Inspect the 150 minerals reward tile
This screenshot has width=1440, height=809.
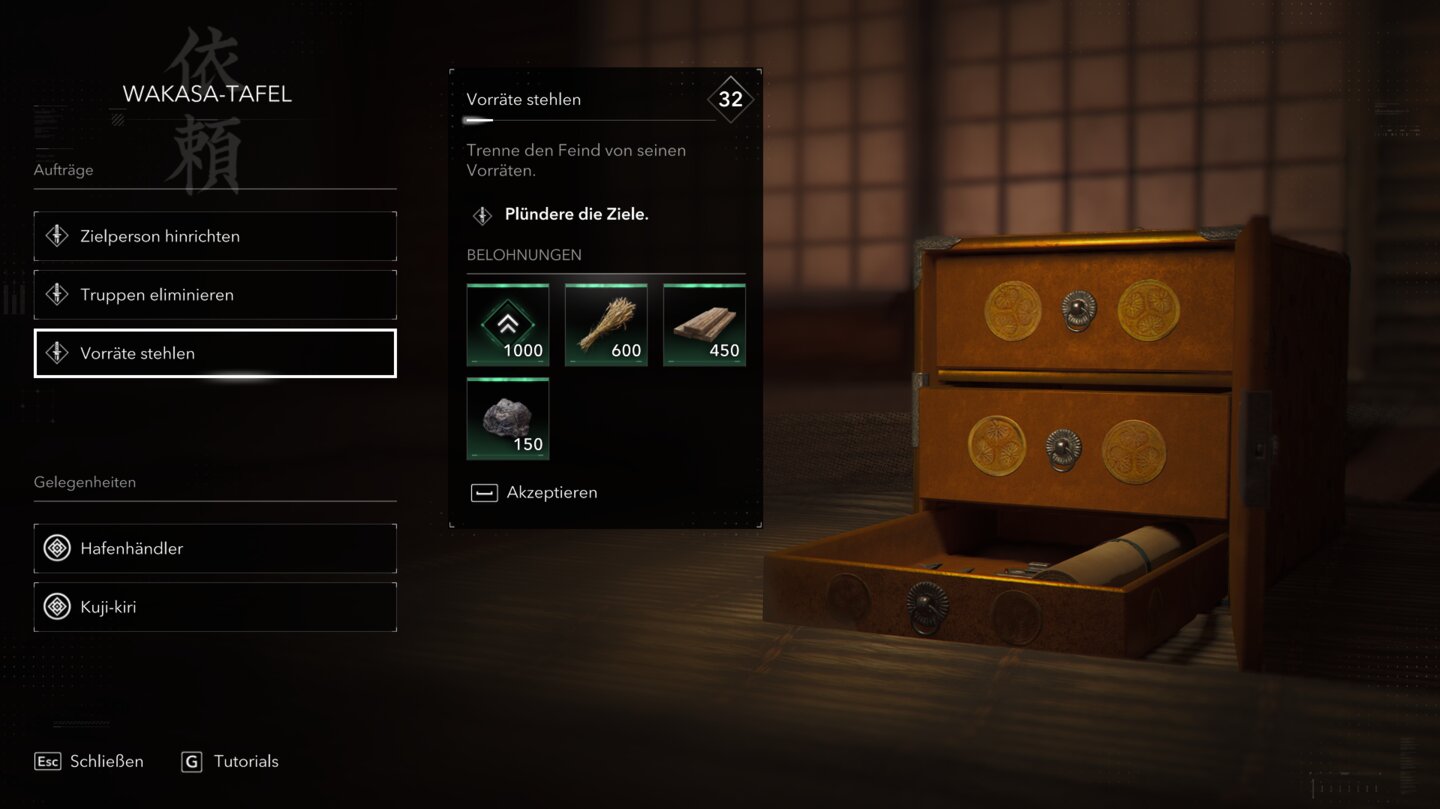(508, 419)
